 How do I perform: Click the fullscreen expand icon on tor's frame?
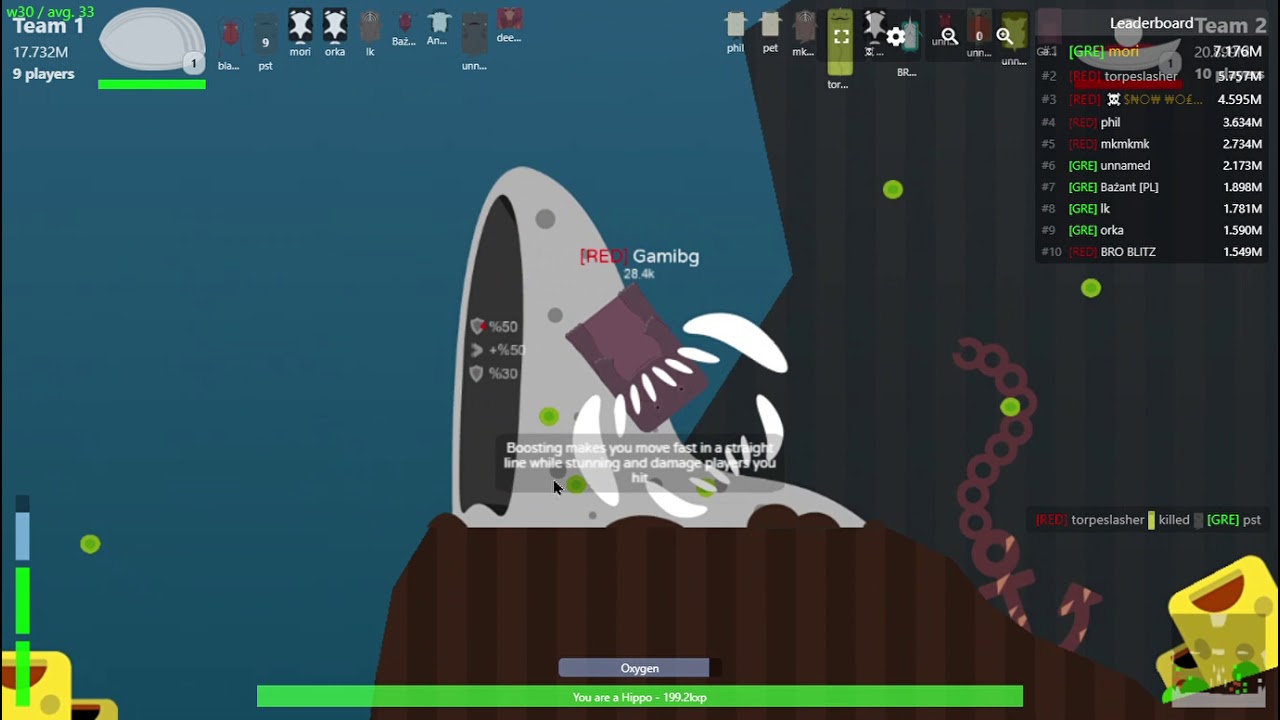(x=840, y=36)
